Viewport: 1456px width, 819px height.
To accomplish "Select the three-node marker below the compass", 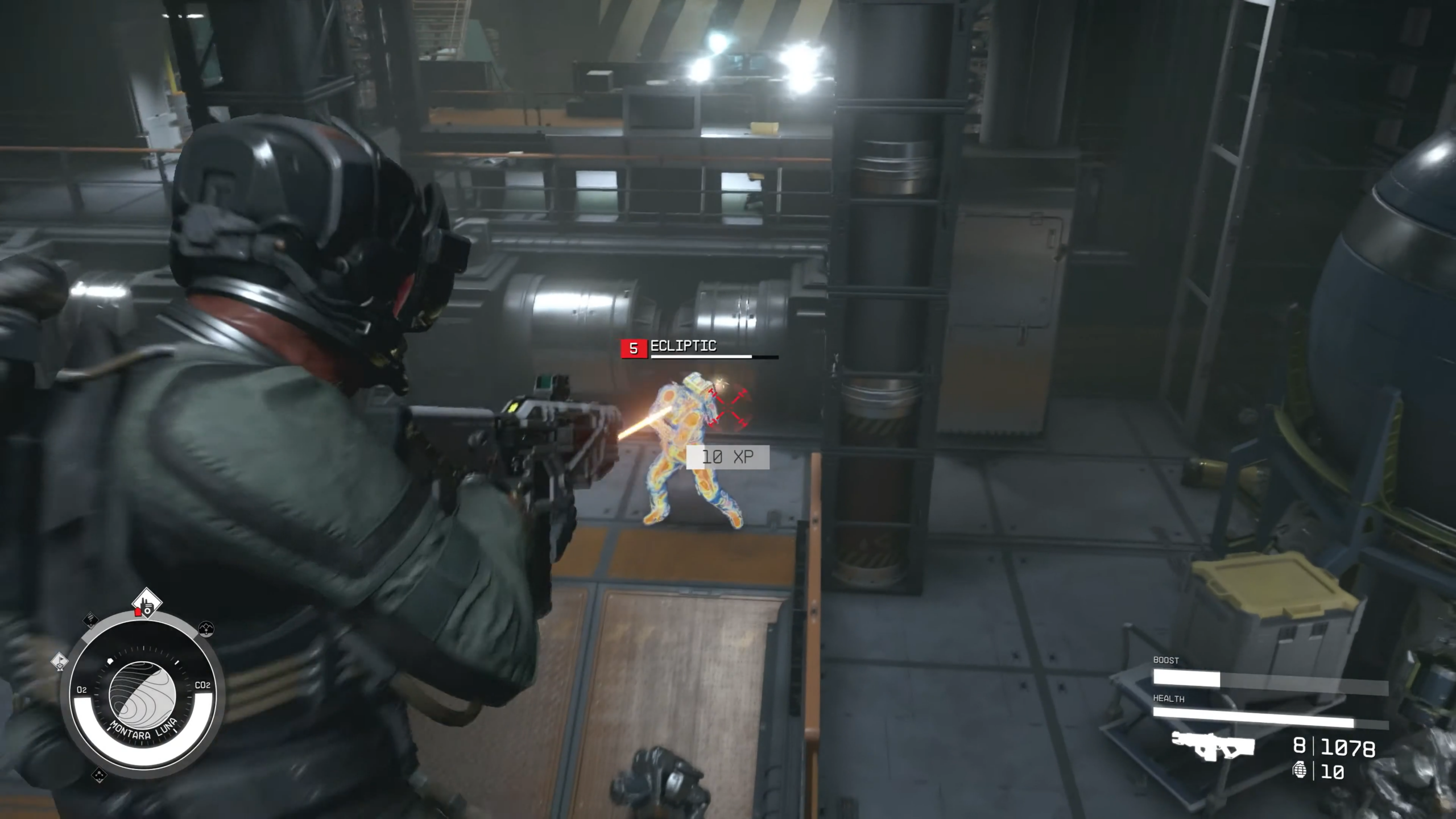I will tap(99, 775).
